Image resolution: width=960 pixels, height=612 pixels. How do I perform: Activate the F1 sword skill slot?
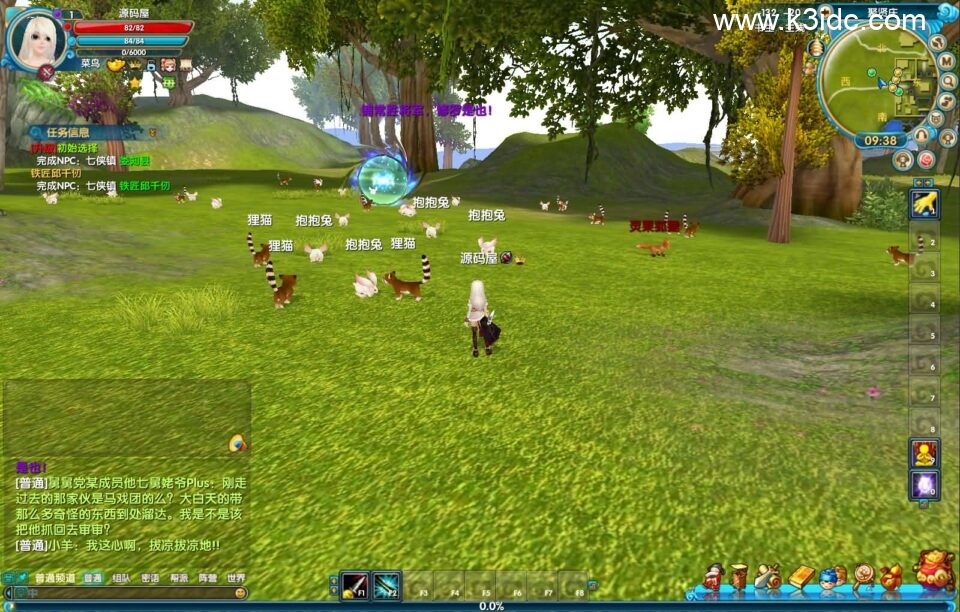[354, 585]
